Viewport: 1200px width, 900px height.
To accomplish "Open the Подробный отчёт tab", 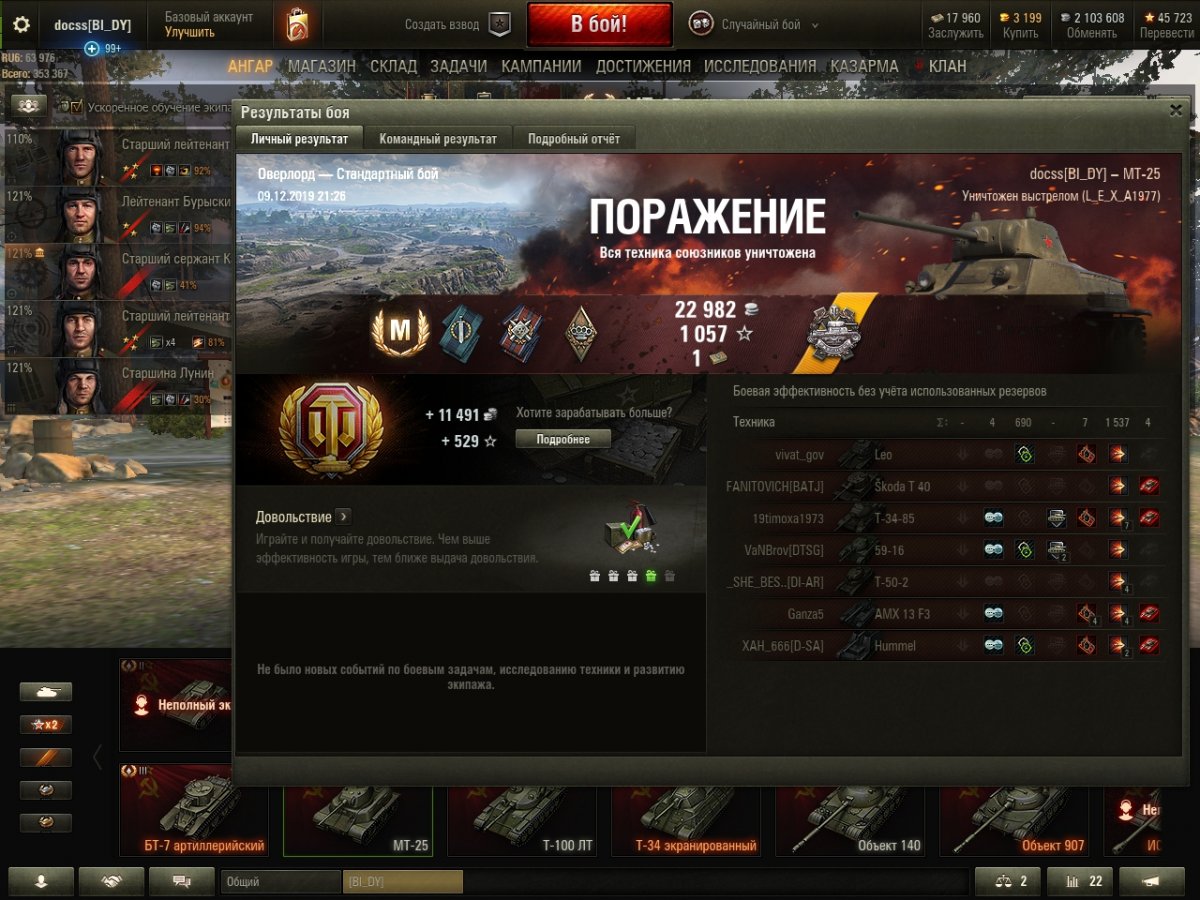I will coord(574,139).
